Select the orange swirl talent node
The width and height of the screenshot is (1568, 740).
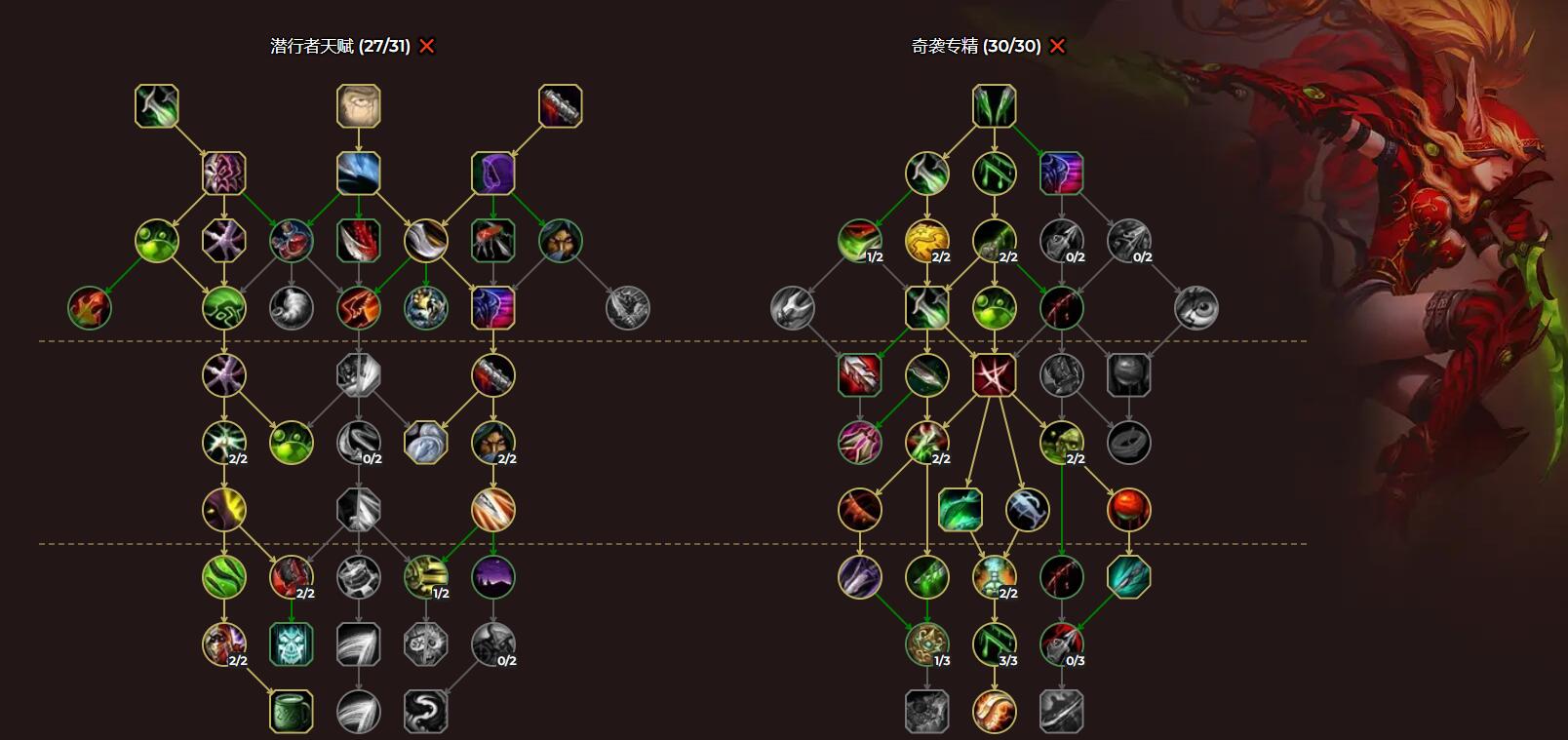(995, 712)
